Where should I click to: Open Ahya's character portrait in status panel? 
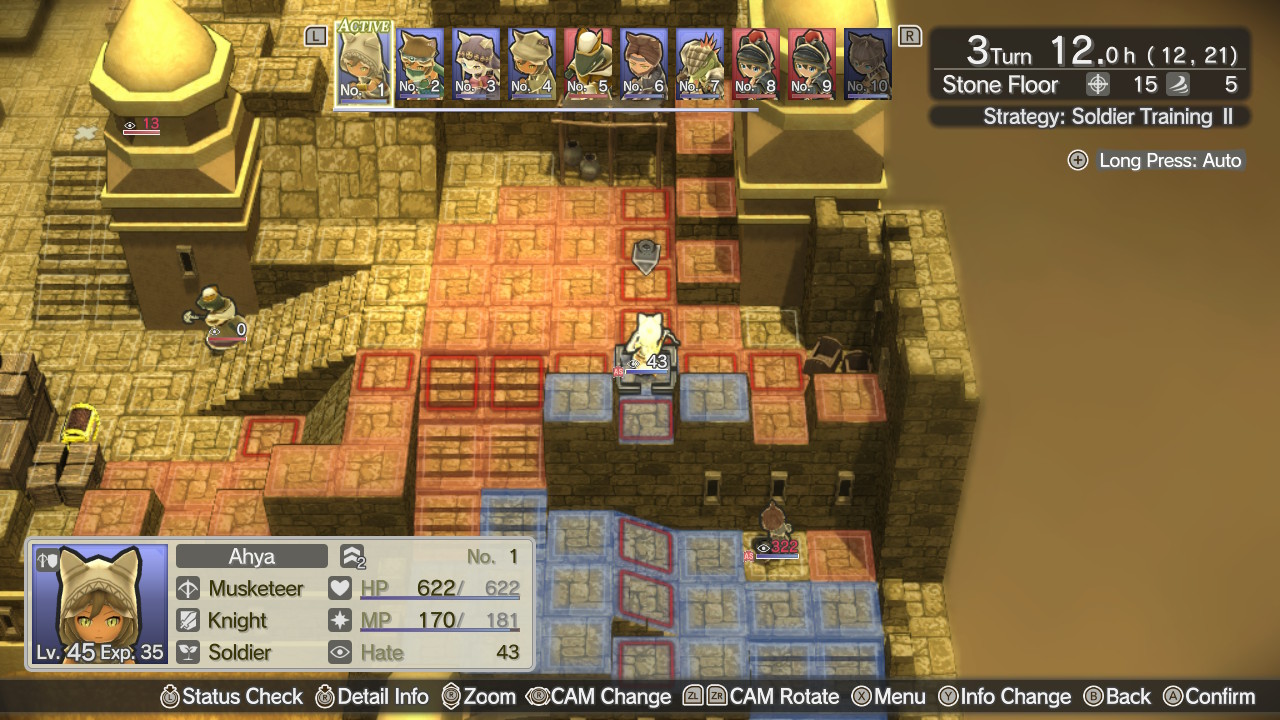(x=99, y=605)
